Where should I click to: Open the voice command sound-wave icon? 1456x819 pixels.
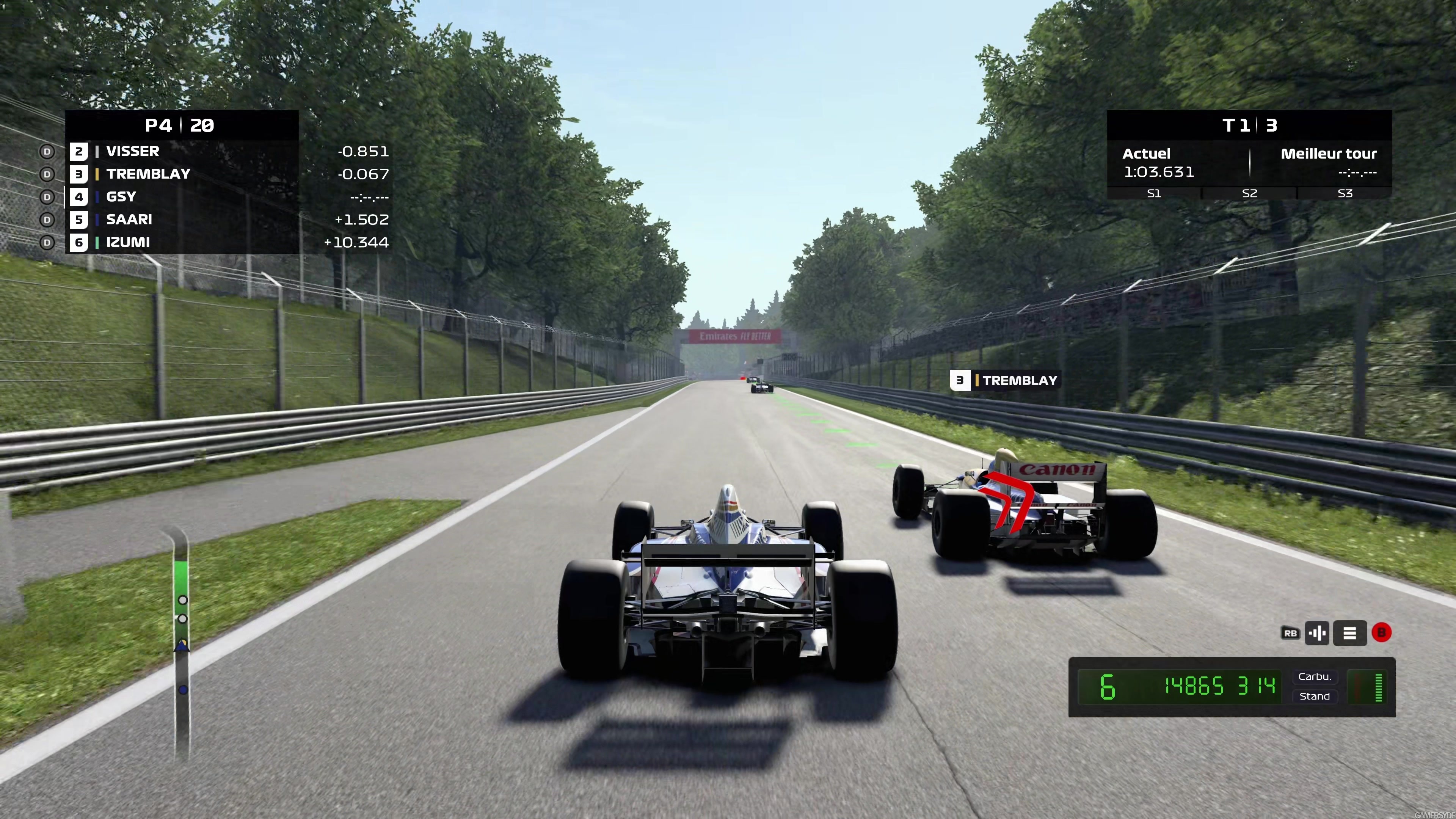pyautogui.click(x=1317, y=633)
